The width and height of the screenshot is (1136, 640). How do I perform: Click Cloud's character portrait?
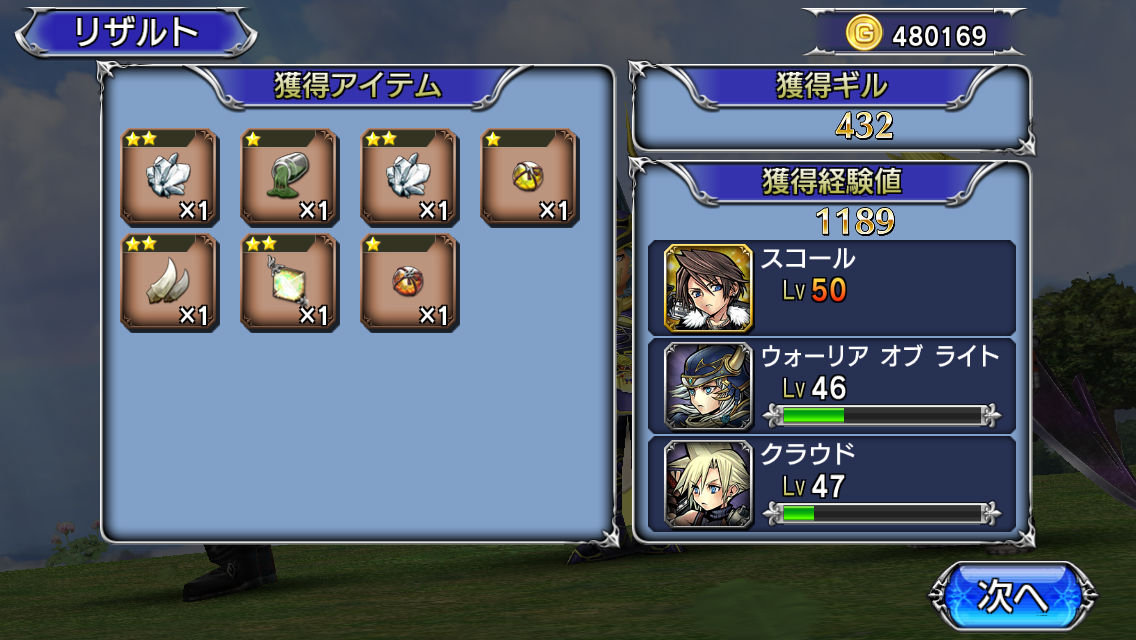(708, 484)
